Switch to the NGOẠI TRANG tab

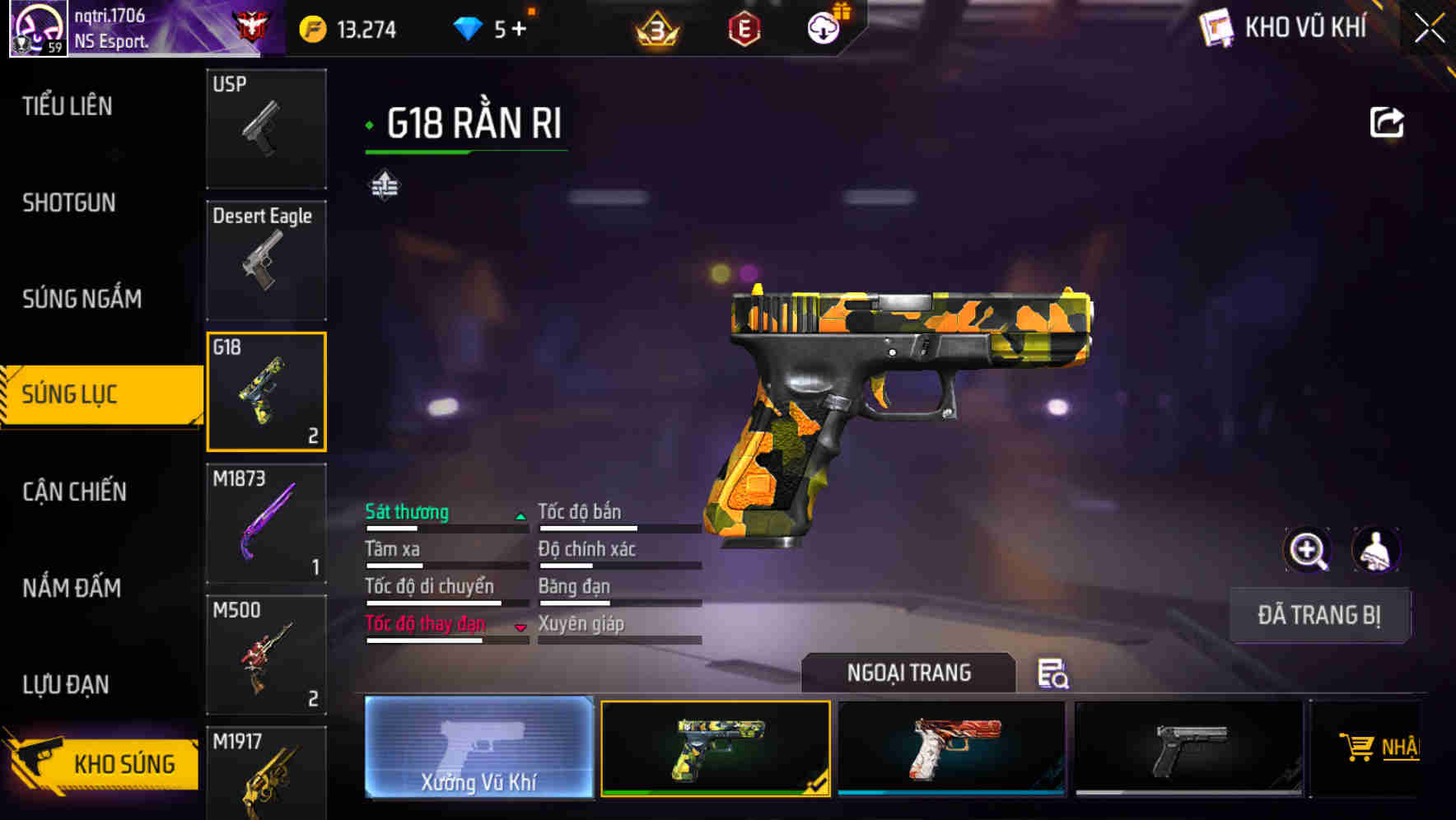pos(909,673)
